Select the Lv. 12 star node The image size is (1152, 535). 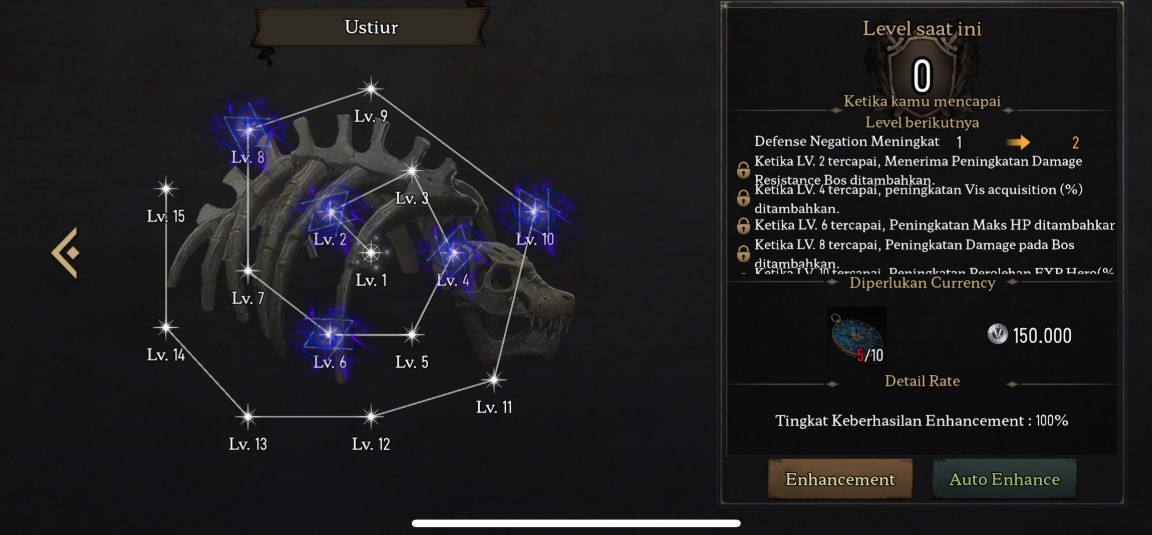click(371, 416)
